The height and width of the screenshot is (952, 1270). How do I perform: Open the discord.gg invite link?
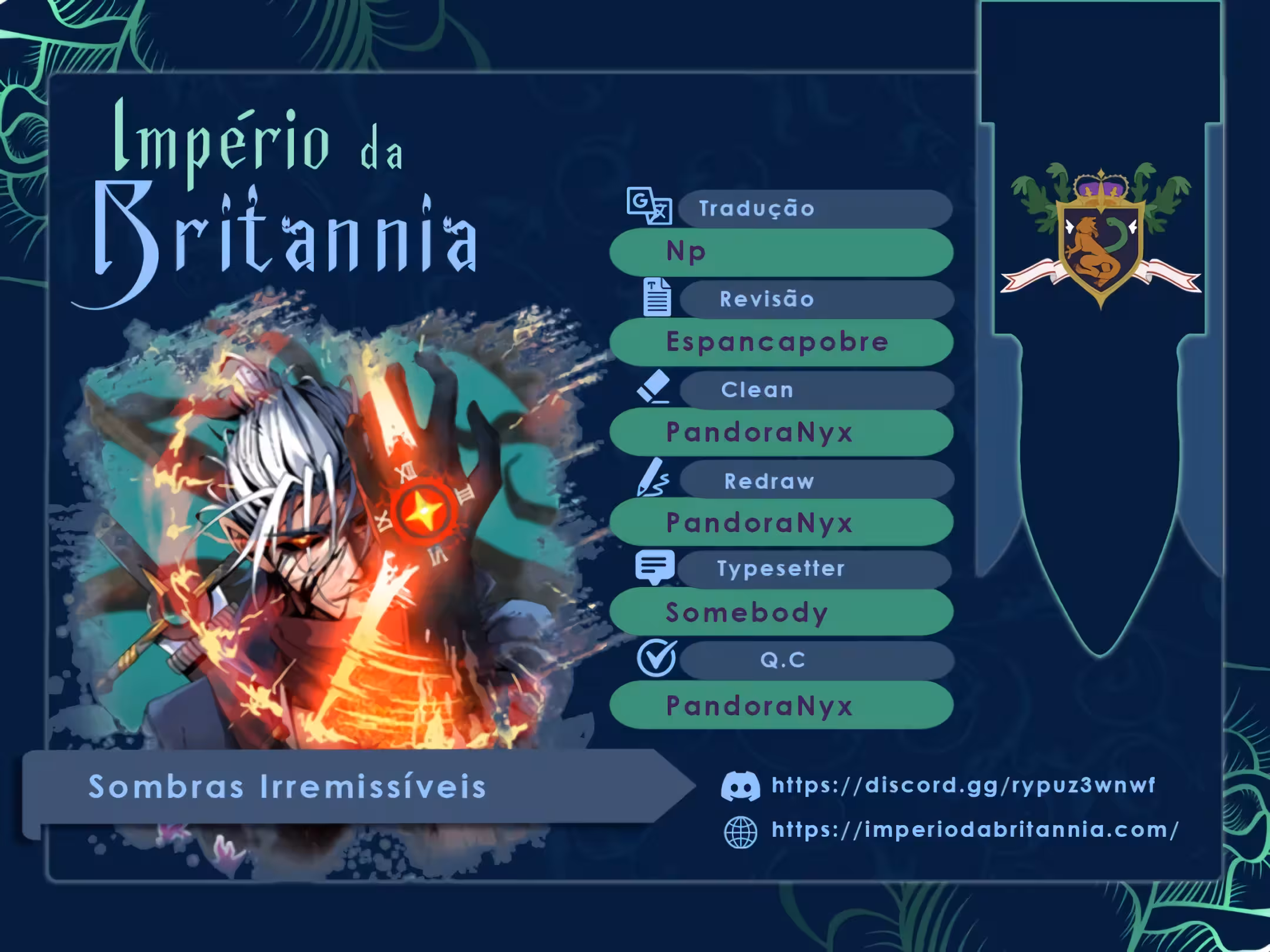coord(962,785)
